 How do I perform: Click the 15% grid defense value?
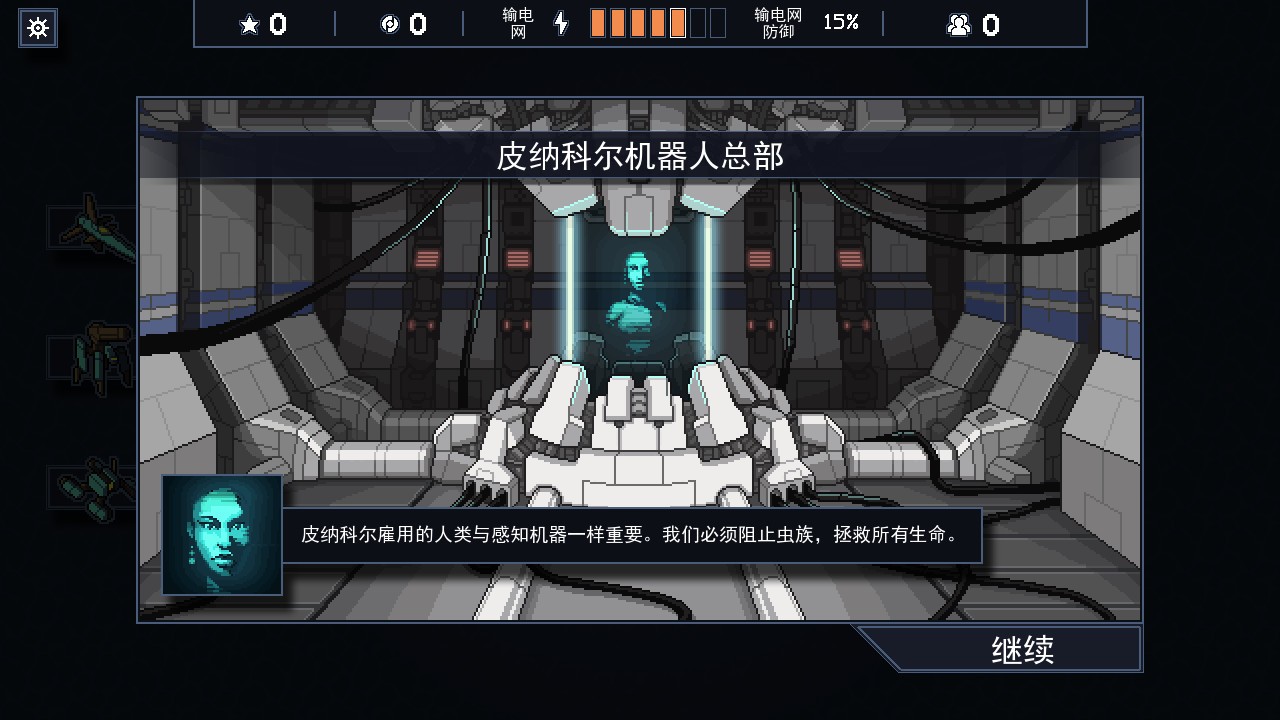(x=841, y=24)
